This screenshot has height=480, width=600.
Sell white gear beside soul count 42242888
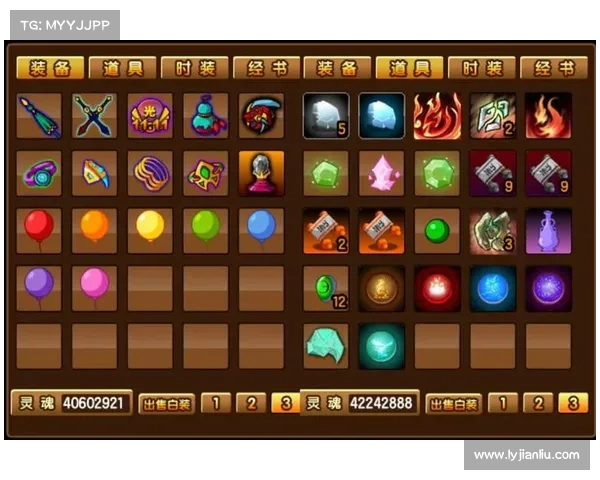pos(454,404)
